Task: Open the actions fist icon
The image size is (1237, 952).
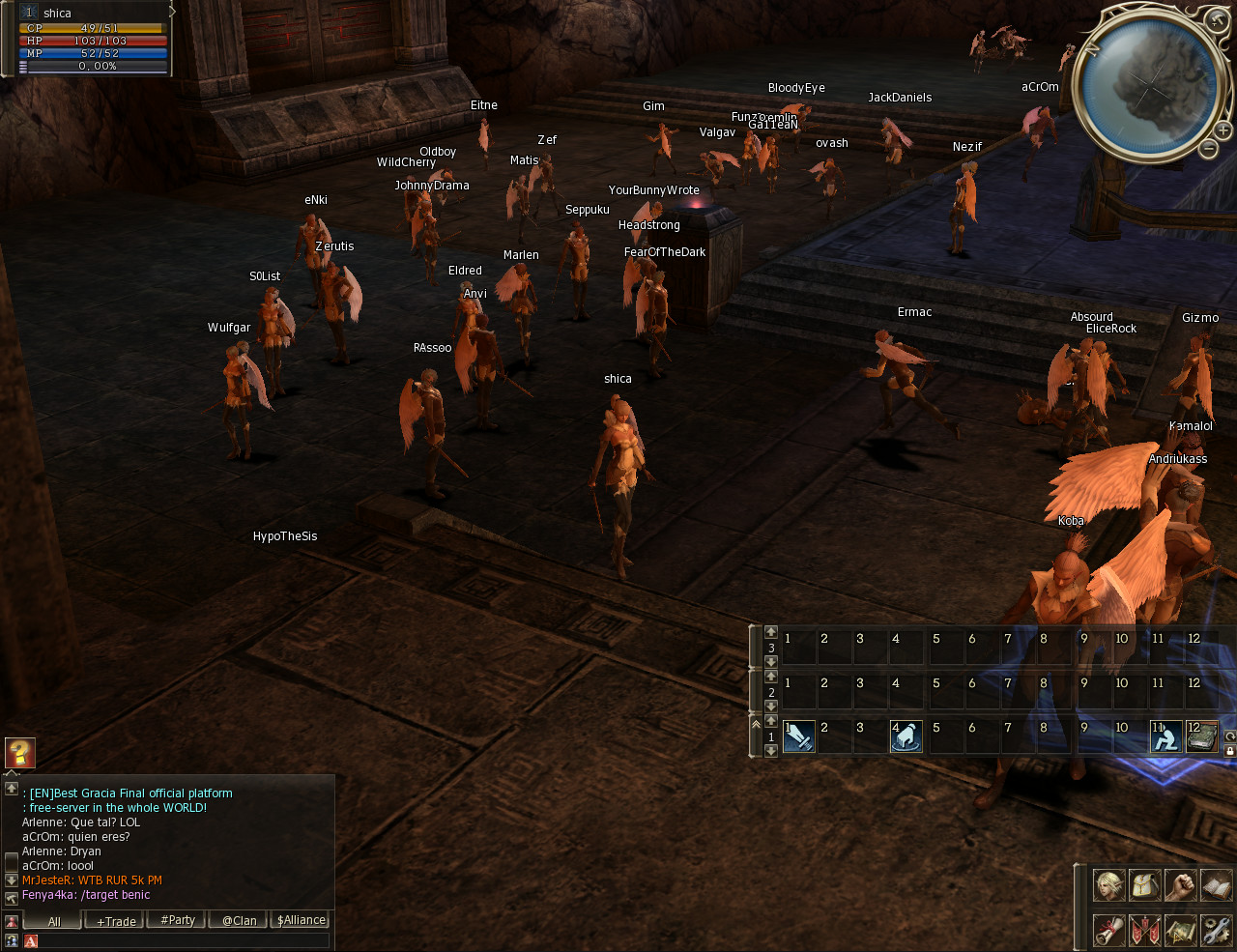Action: [x=1180, y=884]
